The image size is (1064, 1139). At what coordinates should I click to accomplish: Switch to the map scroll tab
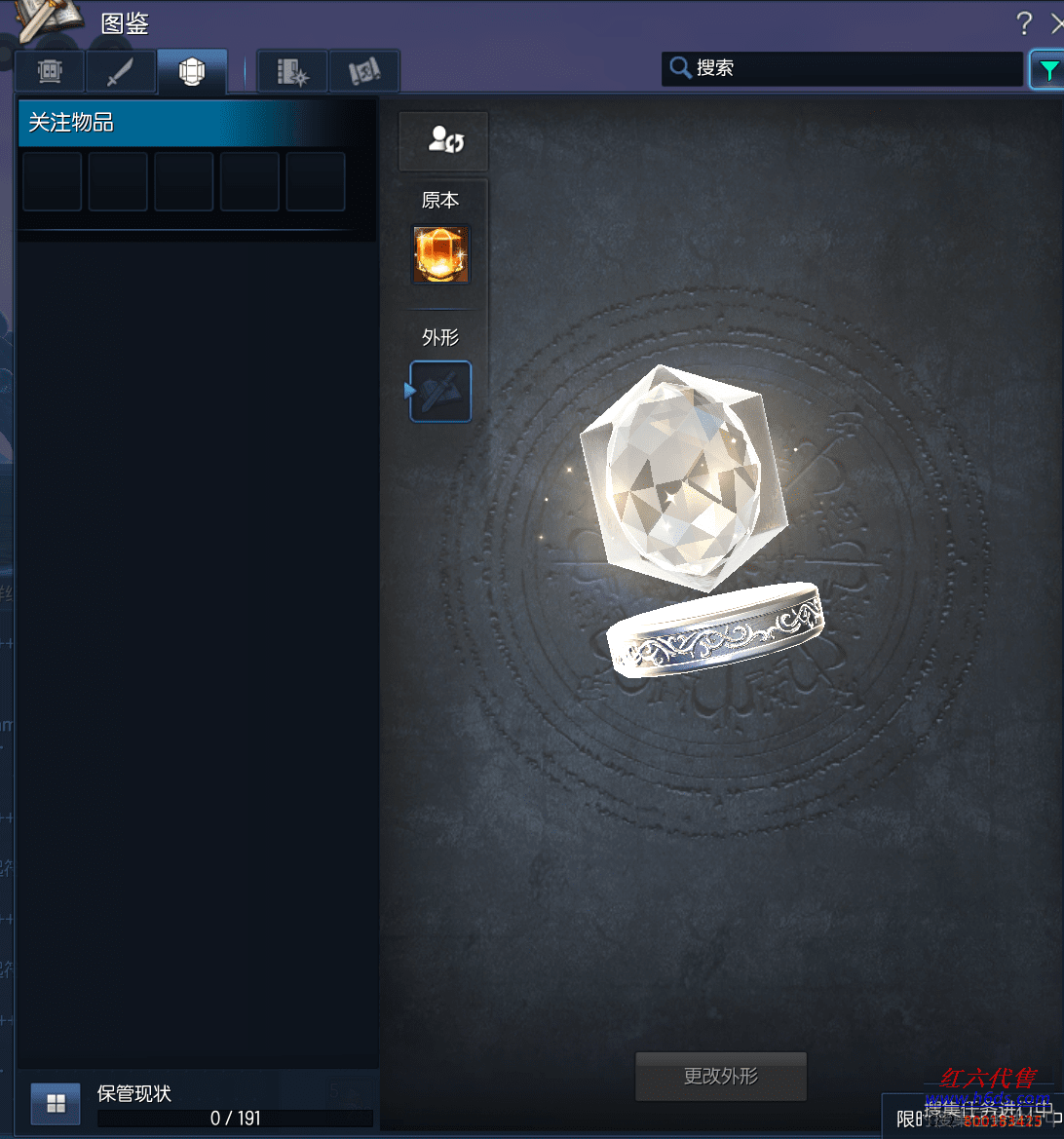364,71
